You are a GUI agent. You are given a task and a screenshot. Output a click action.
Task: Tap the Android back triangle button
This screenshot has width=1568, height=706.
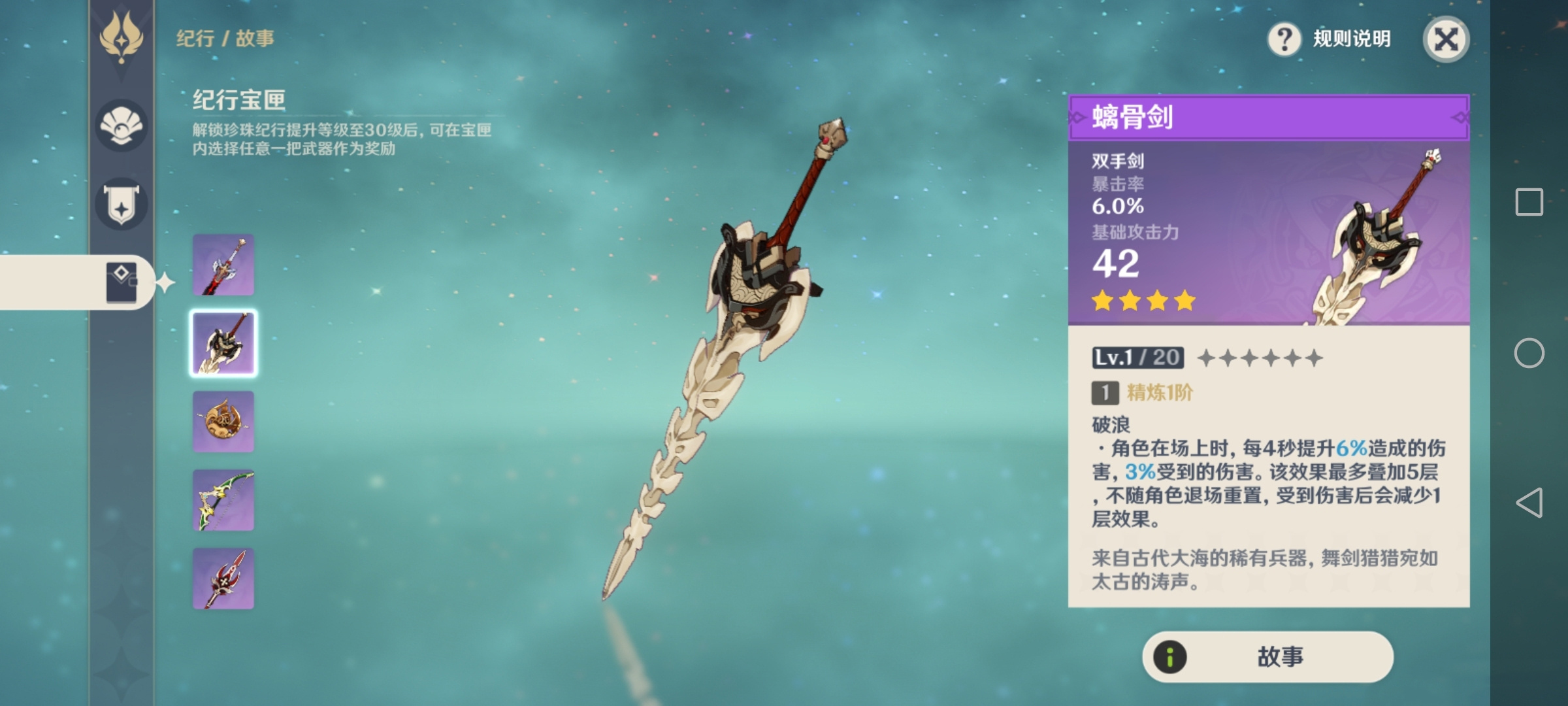[x=1529, y=503]
